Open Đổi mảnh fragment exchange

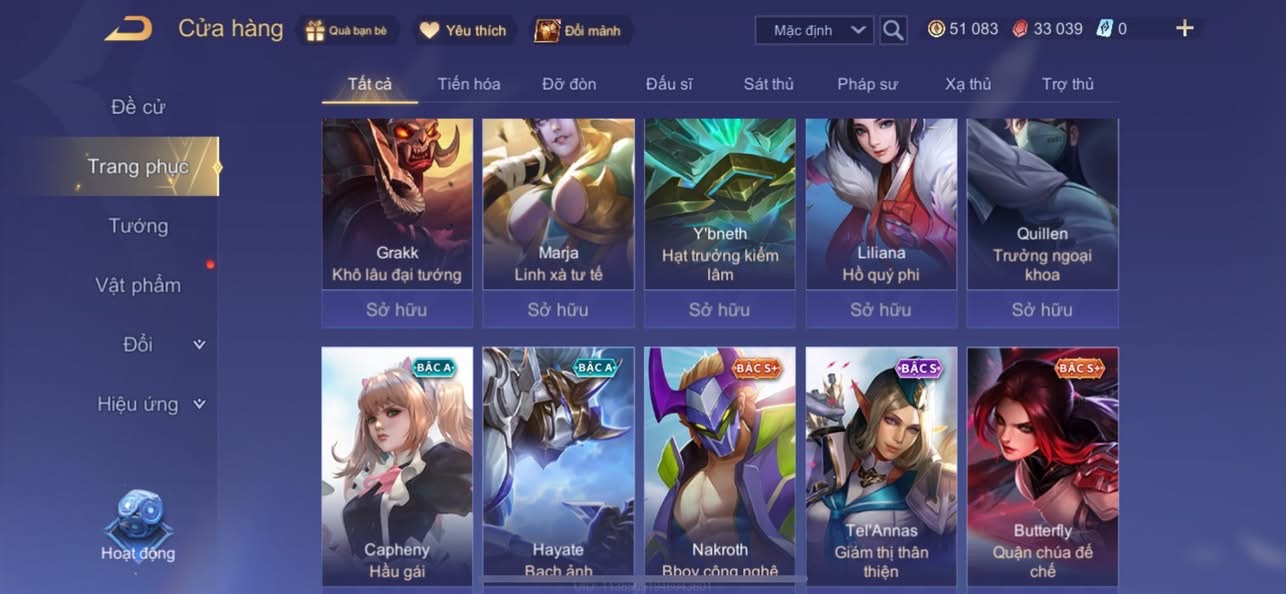pyautogui.click(x=580, y=30)
